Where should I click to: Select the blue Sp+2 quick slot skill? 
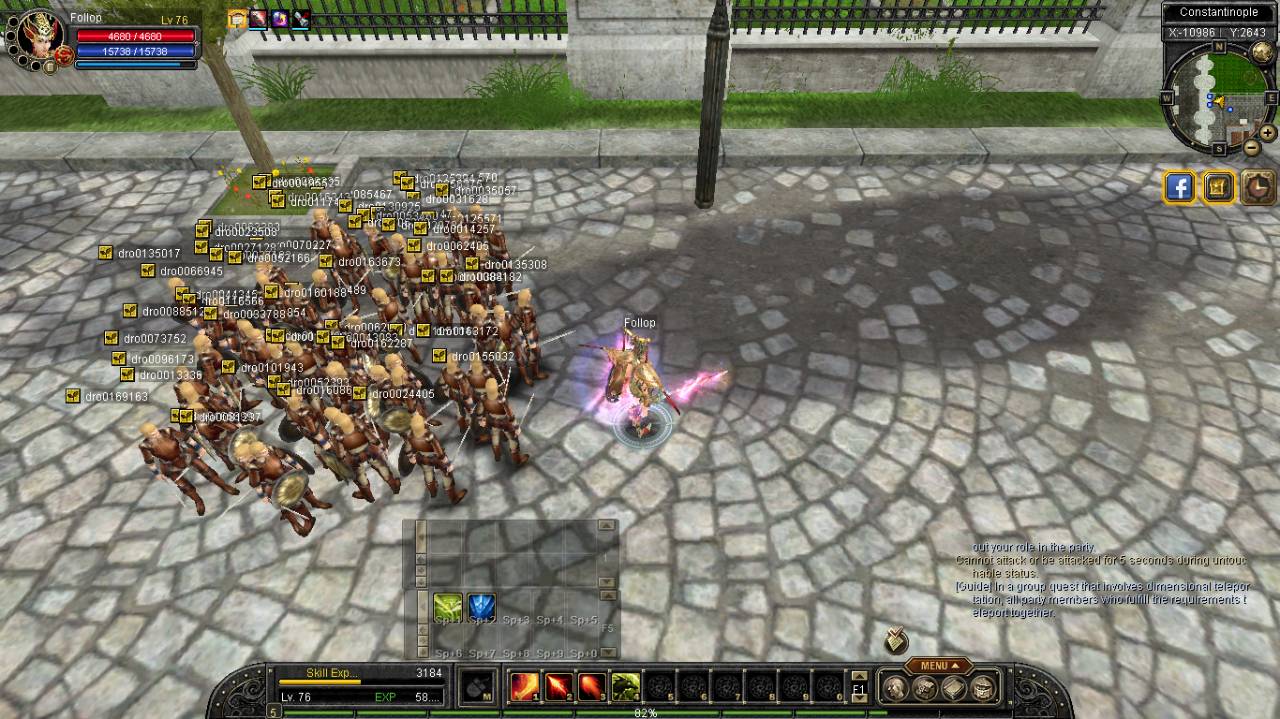click(482, 607)
